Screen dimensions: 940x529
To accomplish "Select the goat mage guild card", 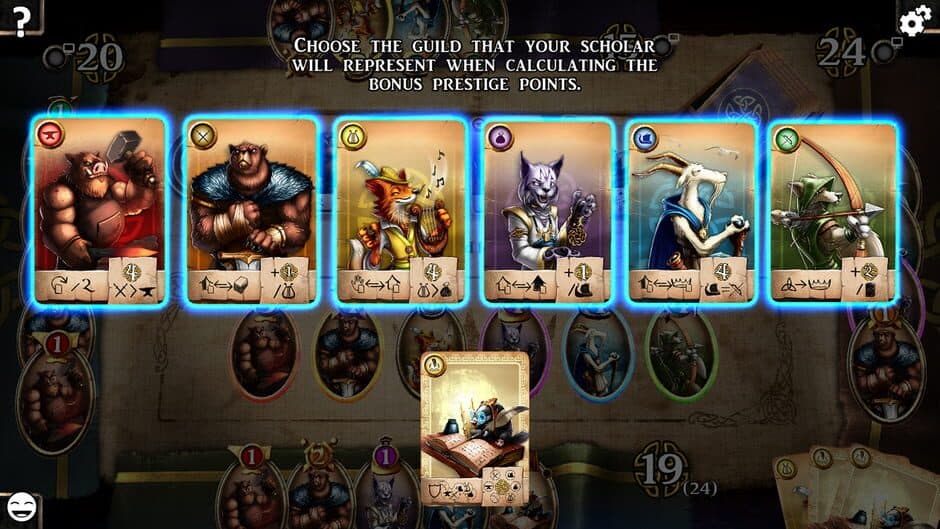I will tap(692, 209).
